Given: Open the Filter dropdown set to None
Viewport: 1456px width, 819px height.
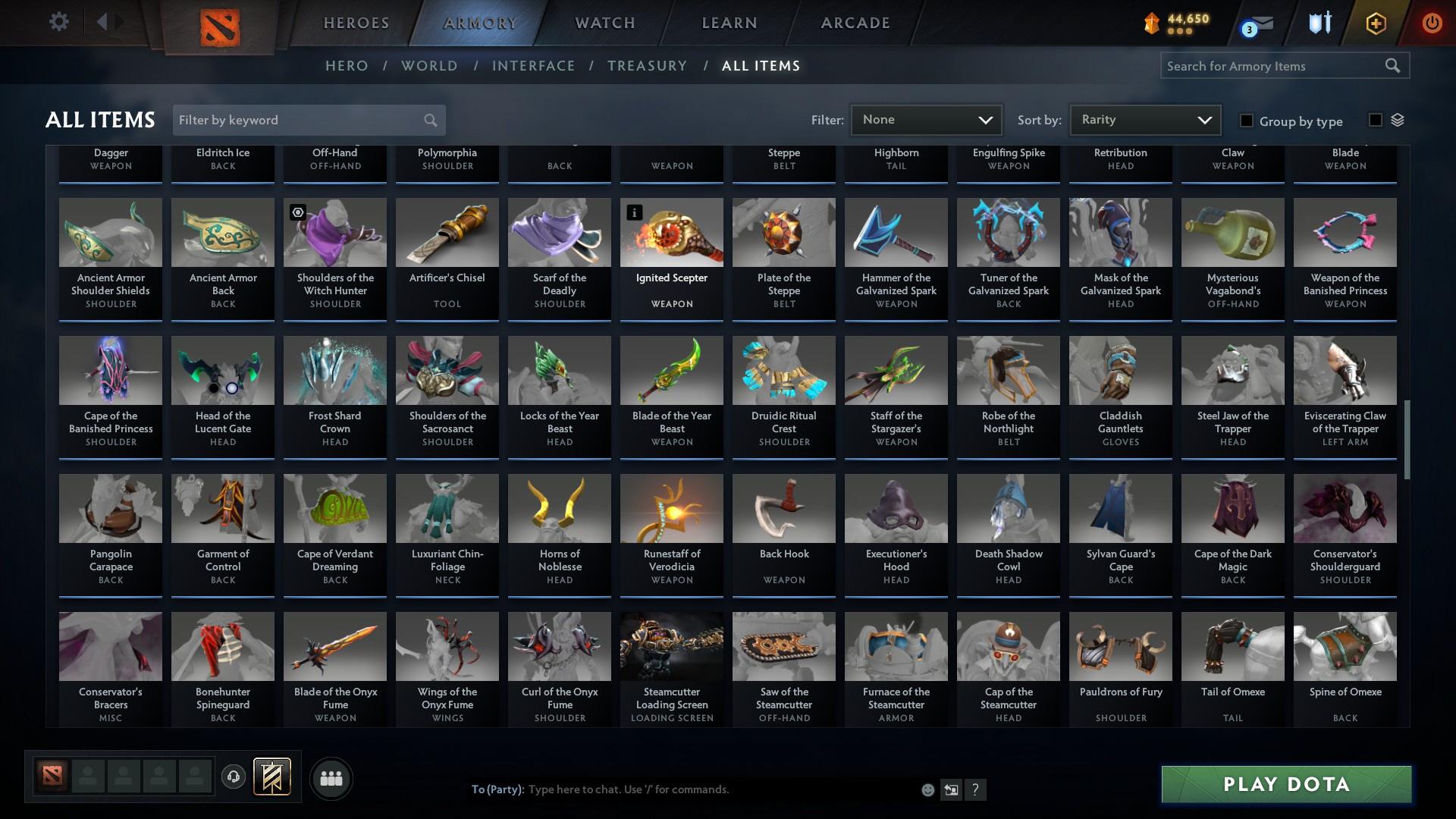Looking at the screenshot, I should click(x=925, y=119).
